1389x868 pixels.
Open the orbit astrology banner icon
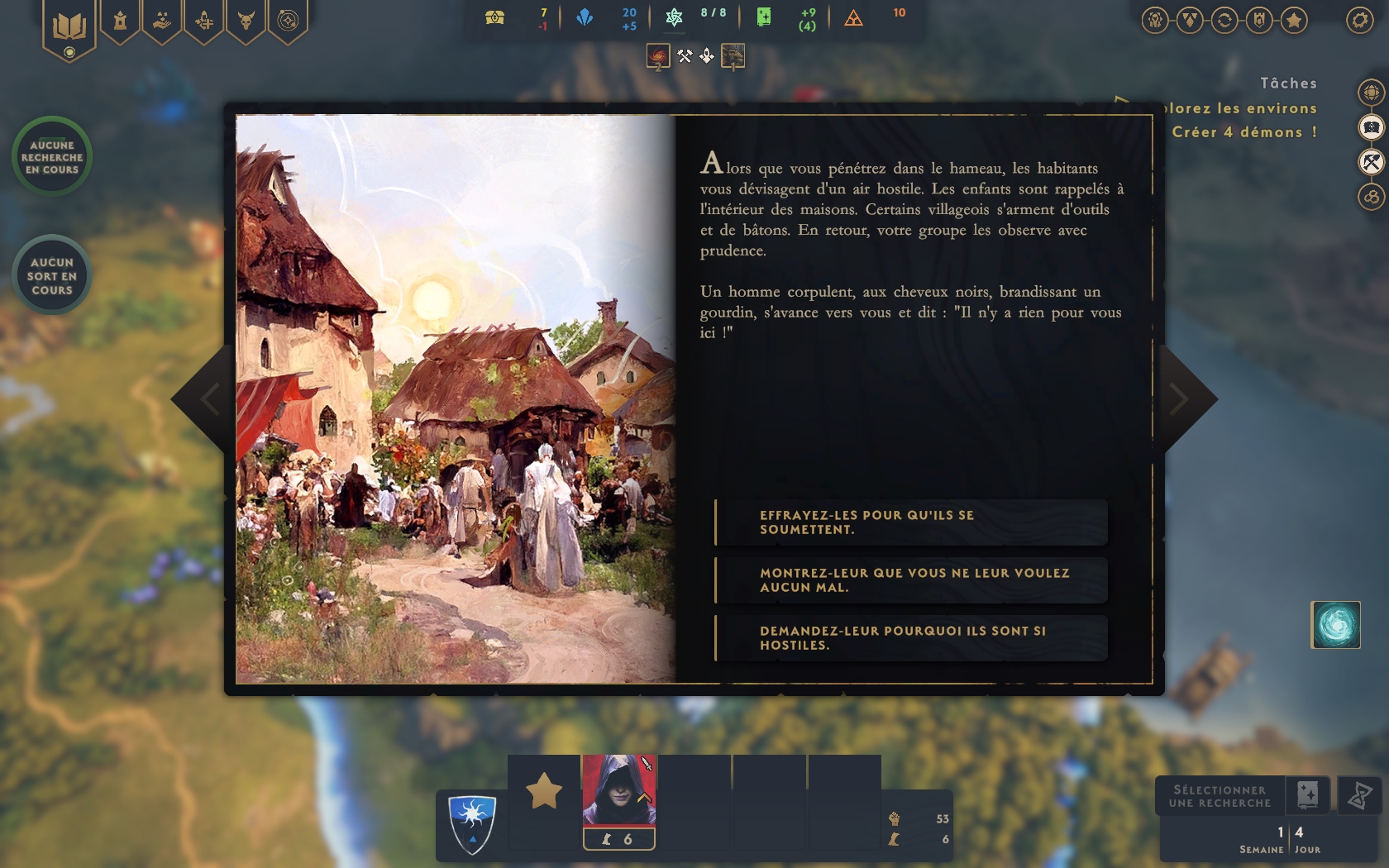(288, 21)
